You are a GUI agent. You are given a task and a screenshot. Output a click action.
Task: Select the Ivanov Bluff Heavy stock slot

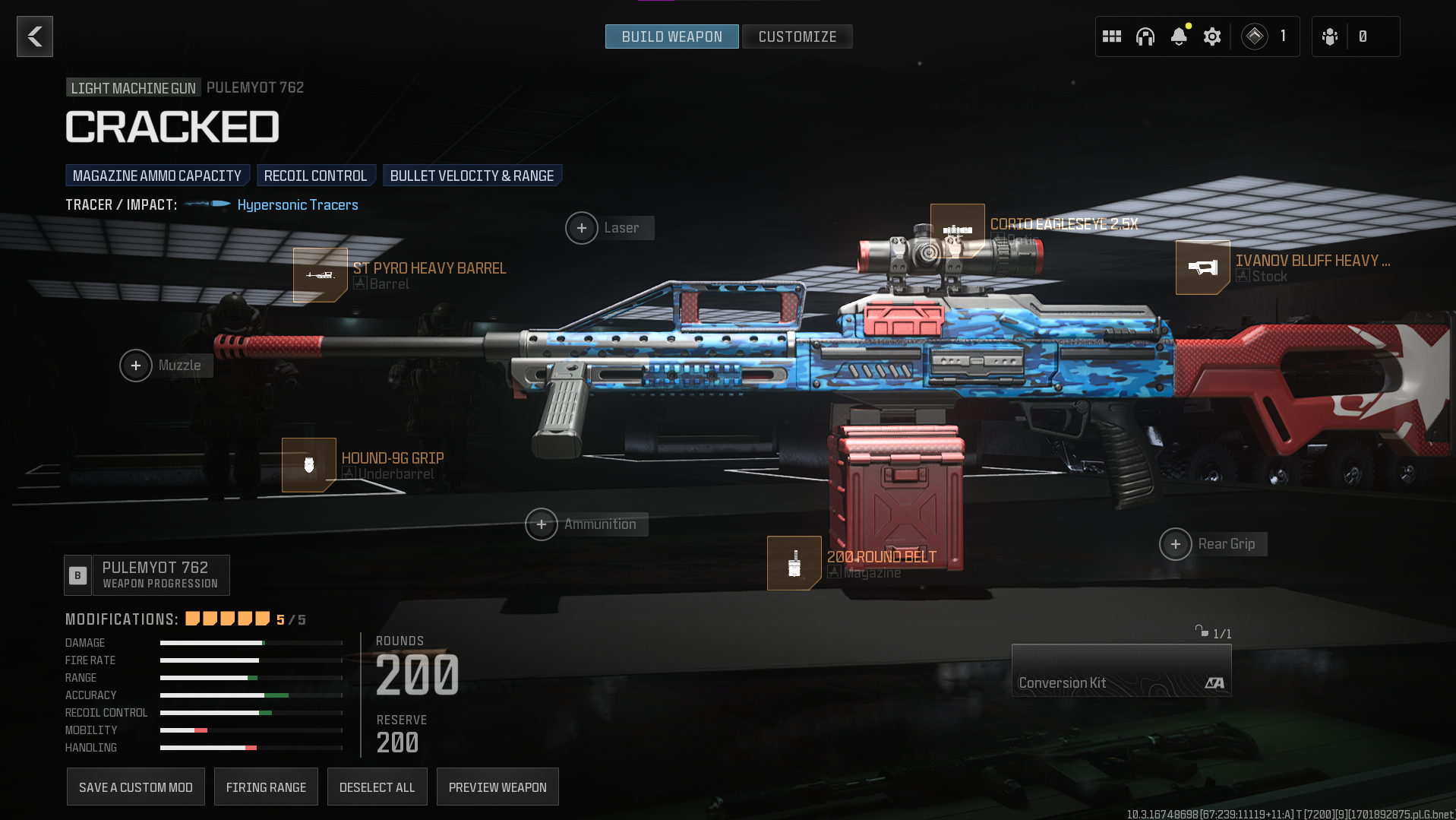point(1202,268)
